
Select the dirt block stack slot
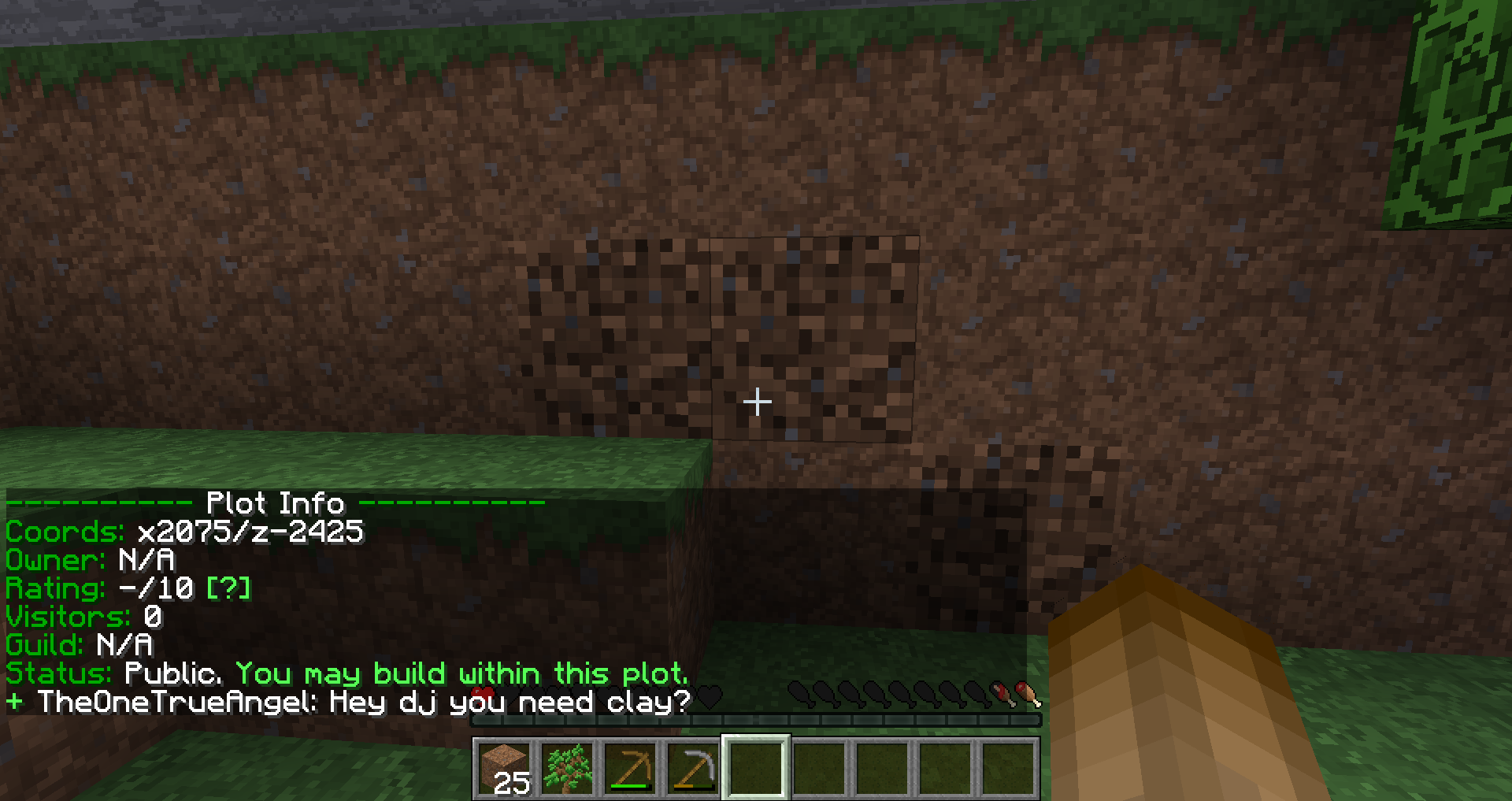click(x=504, y=767)
